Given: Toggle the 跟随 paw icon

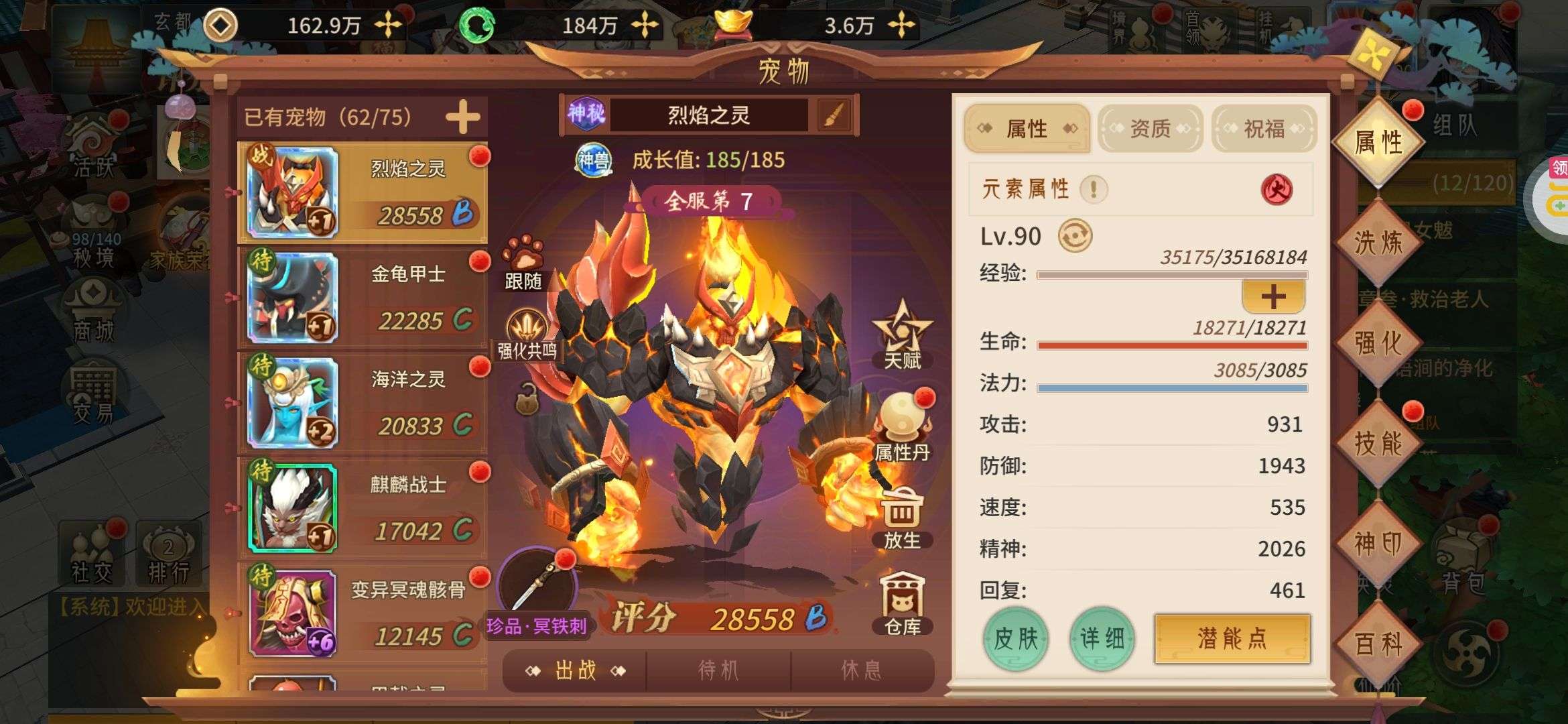Looking at the screenshot, I should [523, 261].
